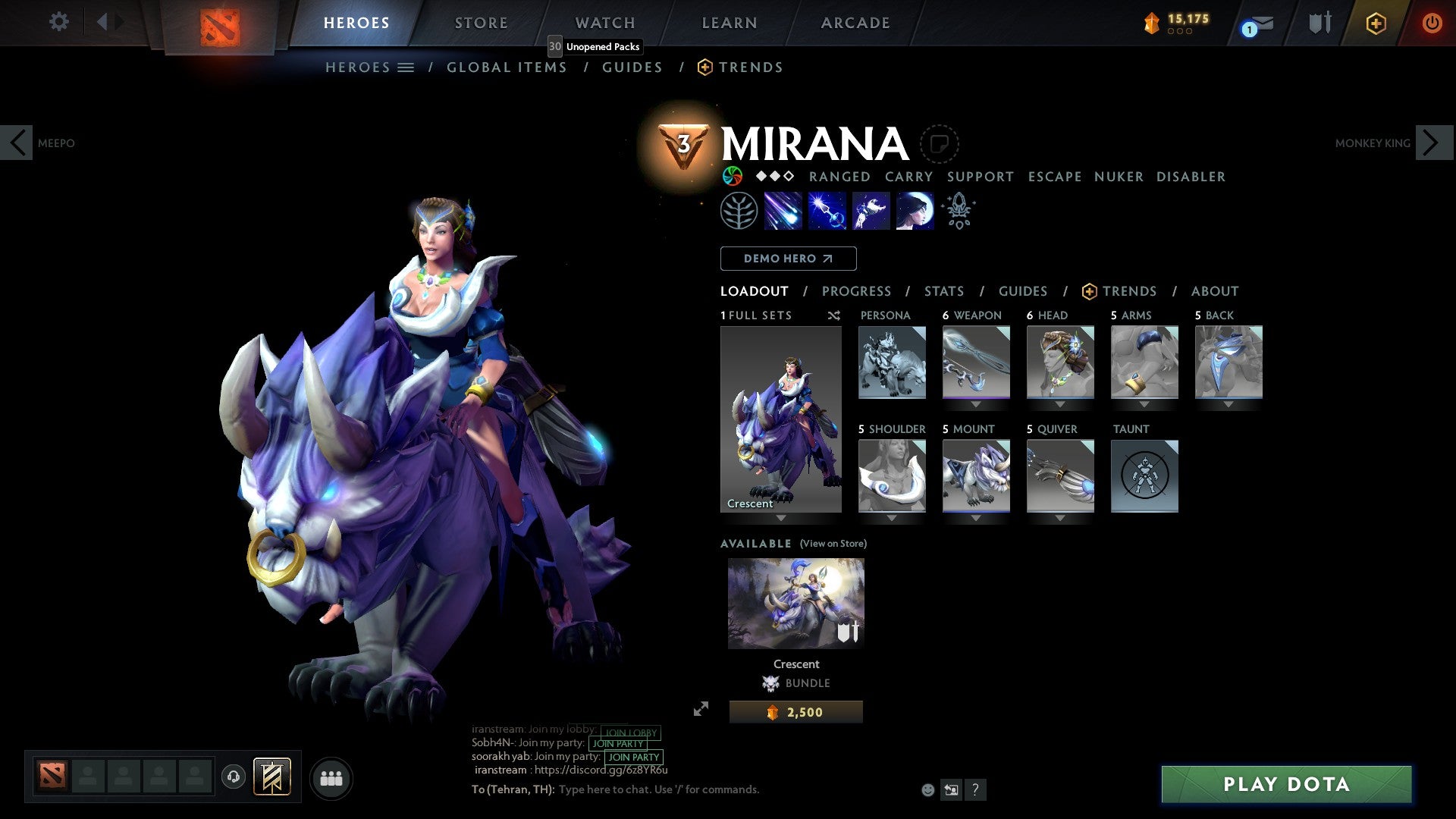Expand the Mount slot dropdown arrow
Viewport: 1456px width, 819px height.
click(x=976, y=518)
